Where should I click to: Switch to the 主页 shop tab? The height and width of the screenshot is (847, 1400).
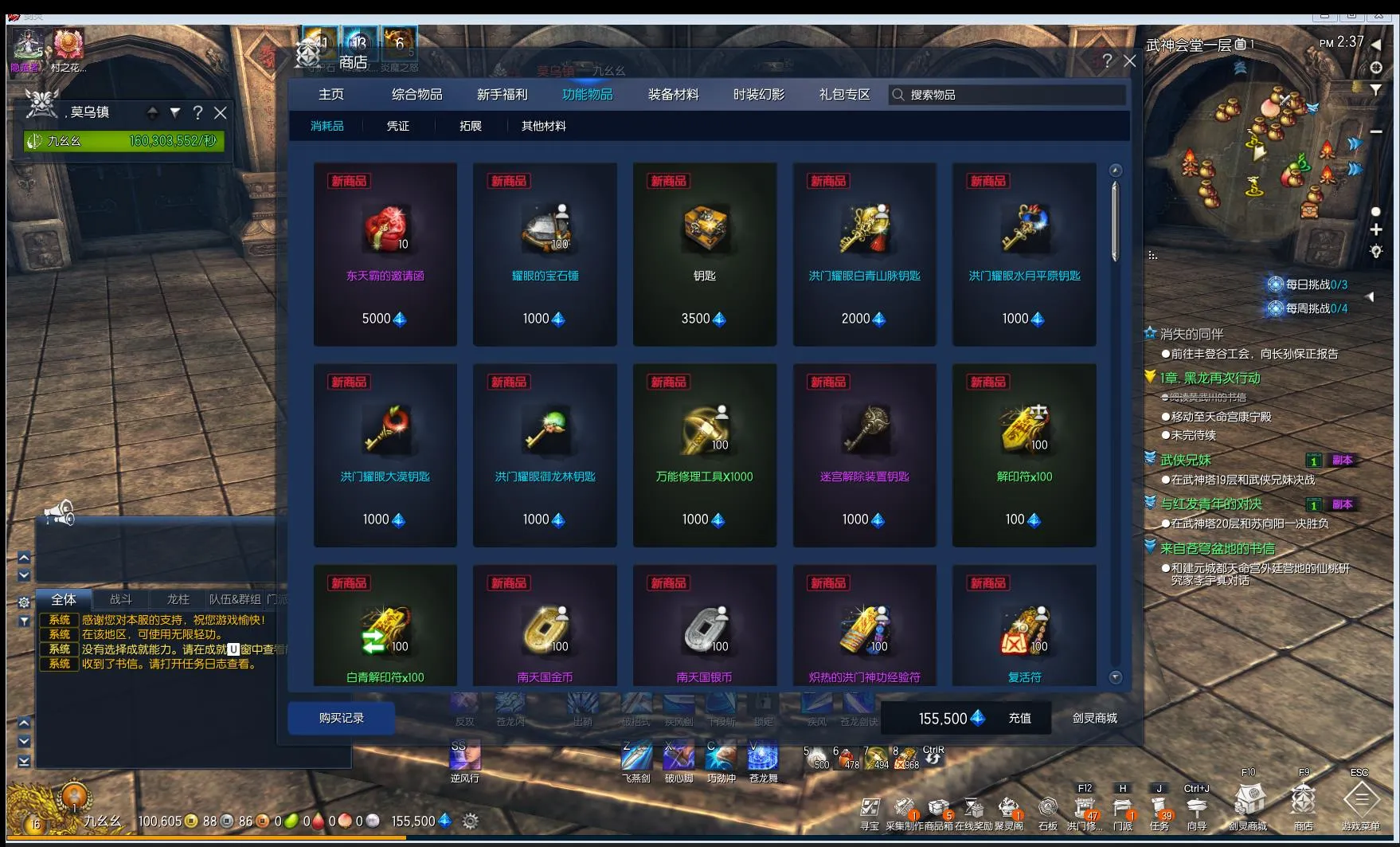tap(331, 95)
